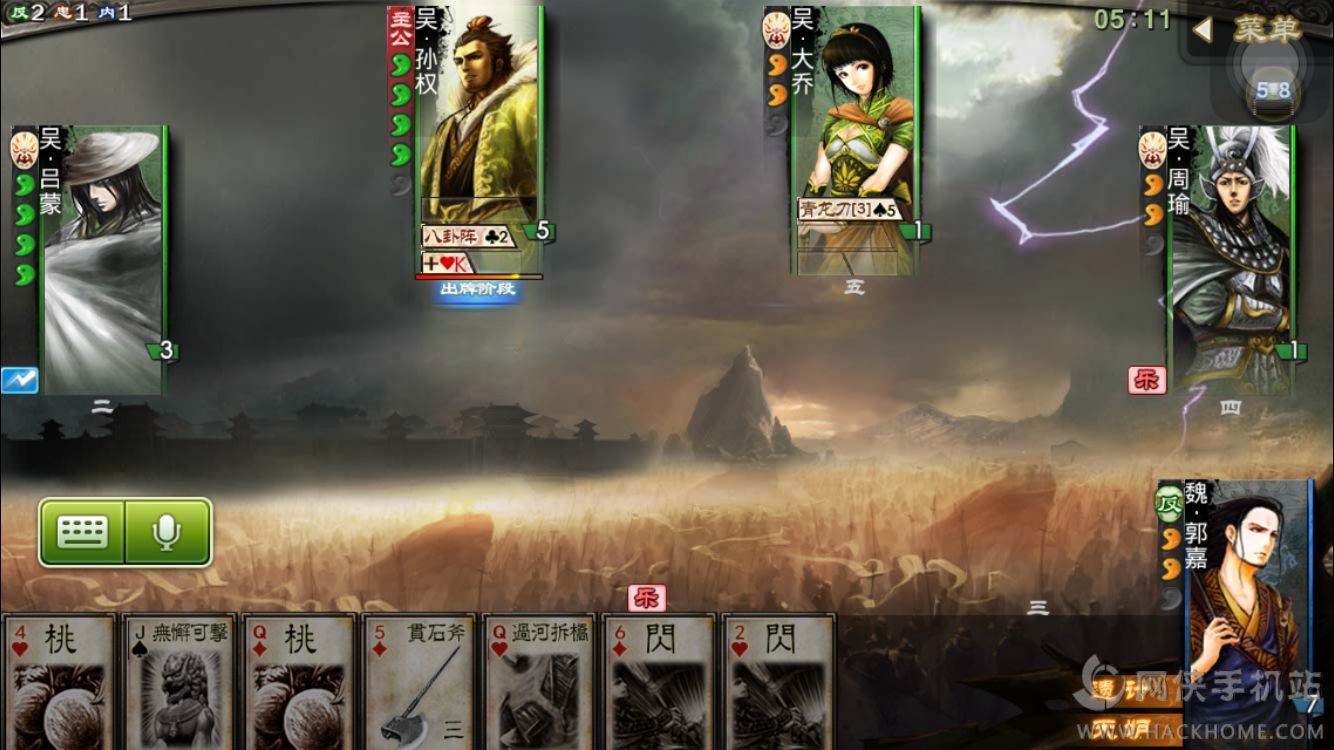Viewport: 1334px width, 750px height.
Task: Choose the 2 of hearts 閃 card
Action: pyautogui.click(x=779, y=682)
